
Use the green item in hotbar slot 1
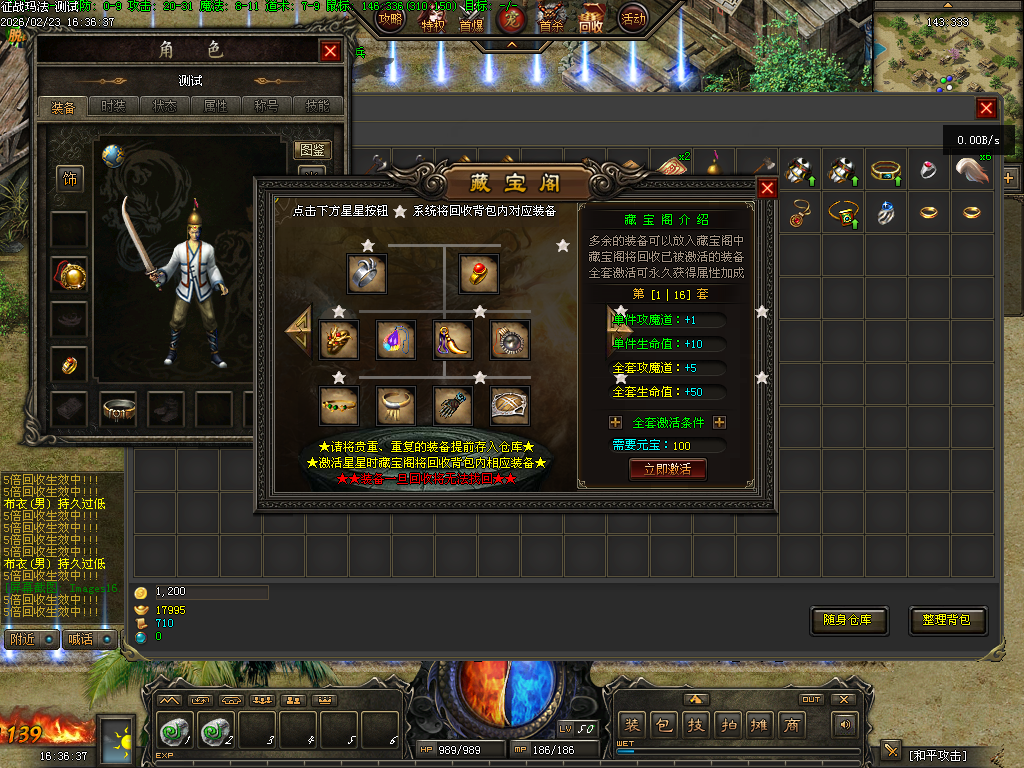pos(176,731)
